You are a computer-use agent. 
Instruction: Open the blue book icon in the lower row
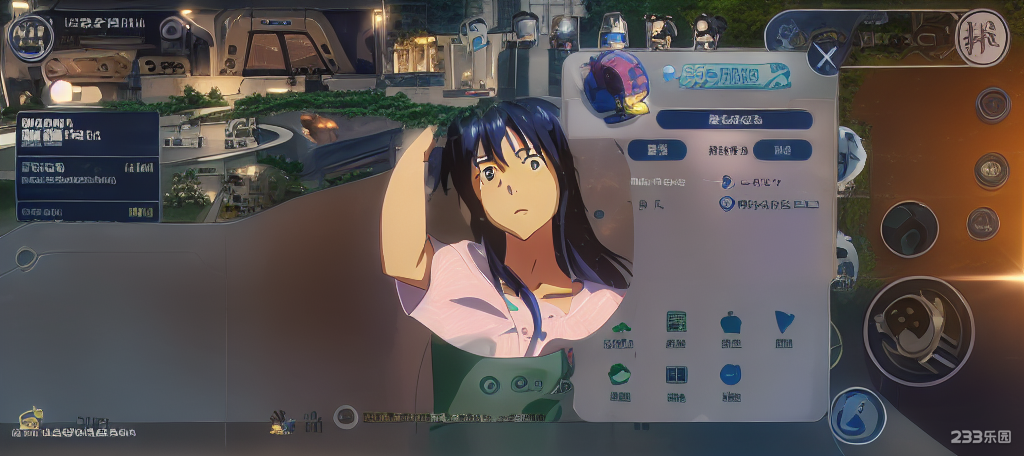coord(676,375)
